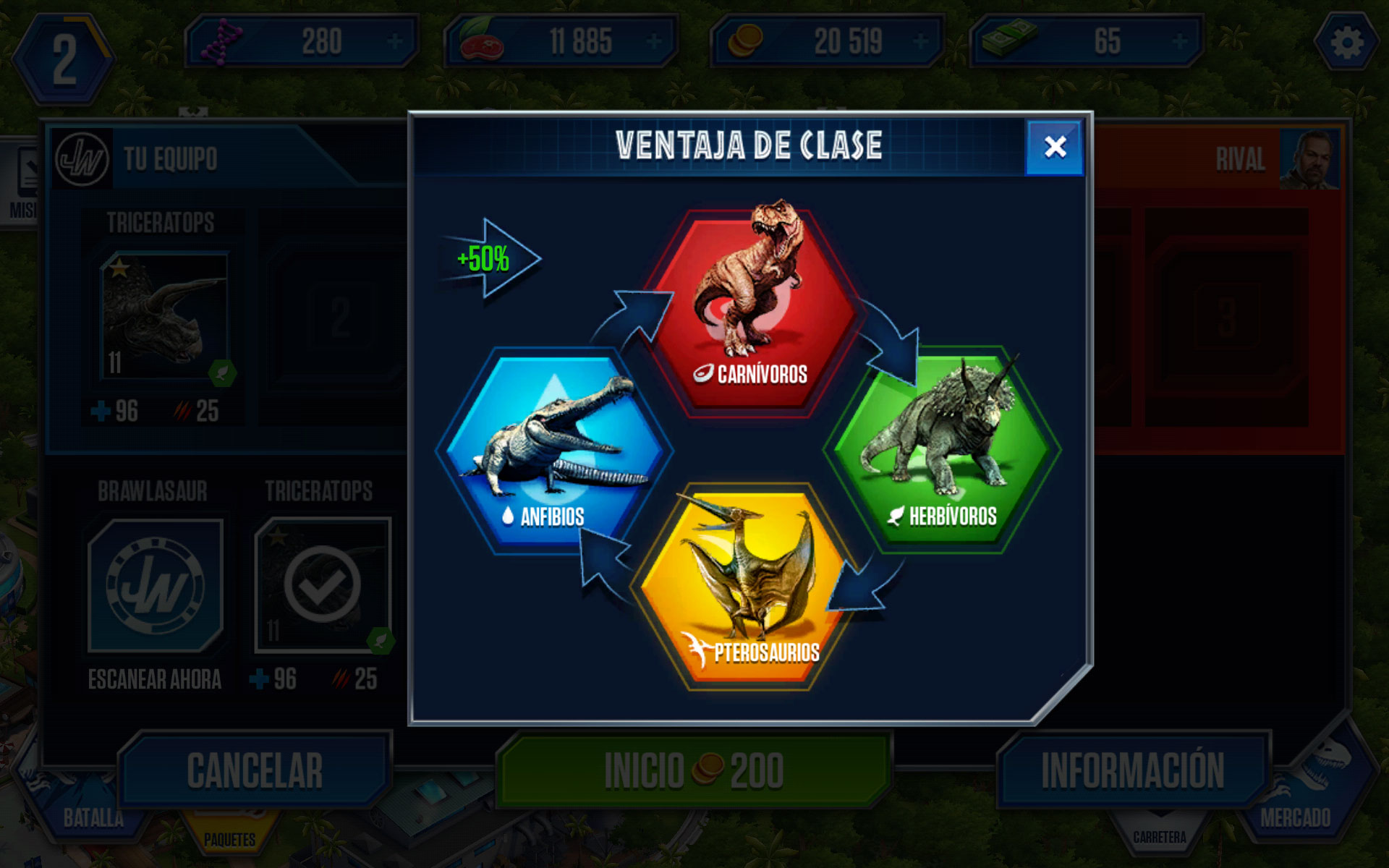
Task: Add more cash bucks with plus button
Action: pyautogui.click(x=1179, y=42)
